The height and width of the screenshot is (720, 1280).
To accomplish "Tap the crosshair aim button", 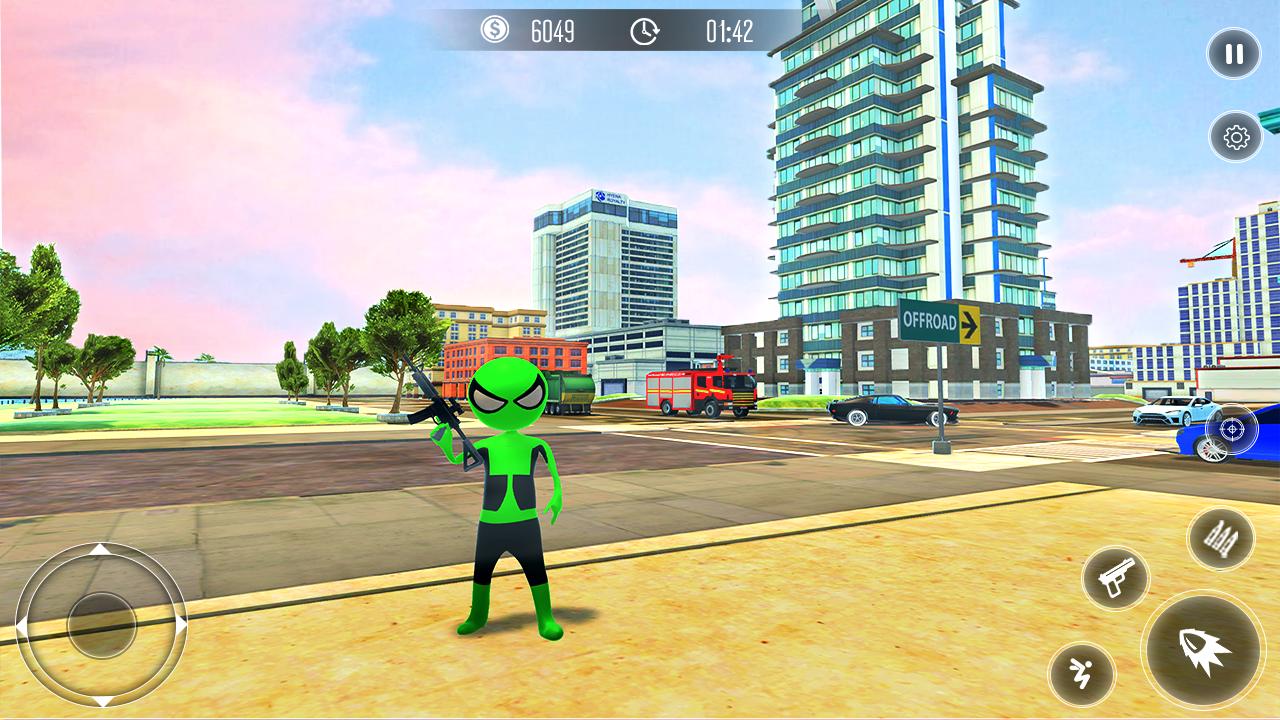I will (1233, 428).
